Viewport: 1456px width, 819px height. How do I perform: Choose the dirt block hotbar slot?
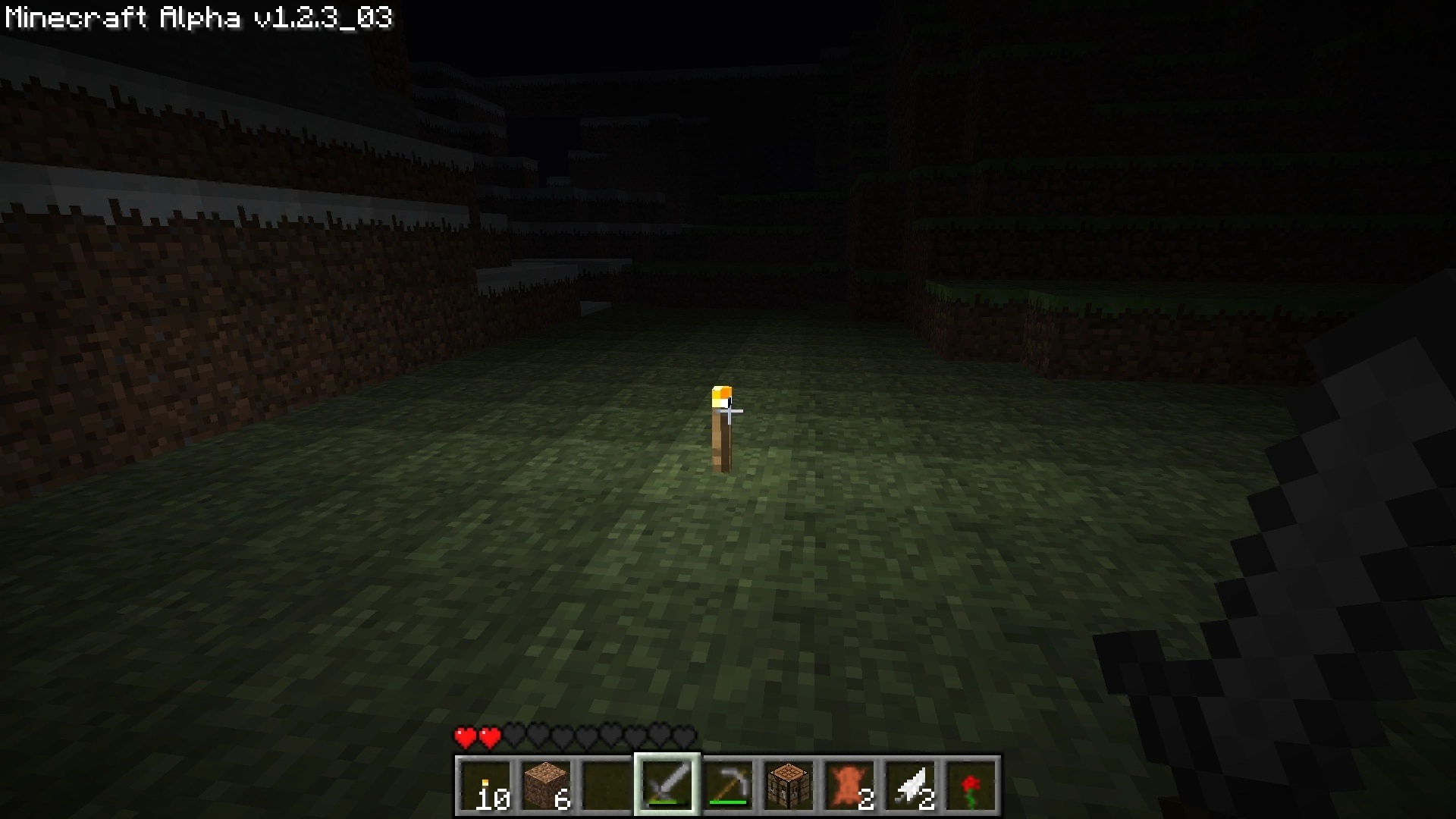pyautogui.click(x=546, y=786)
